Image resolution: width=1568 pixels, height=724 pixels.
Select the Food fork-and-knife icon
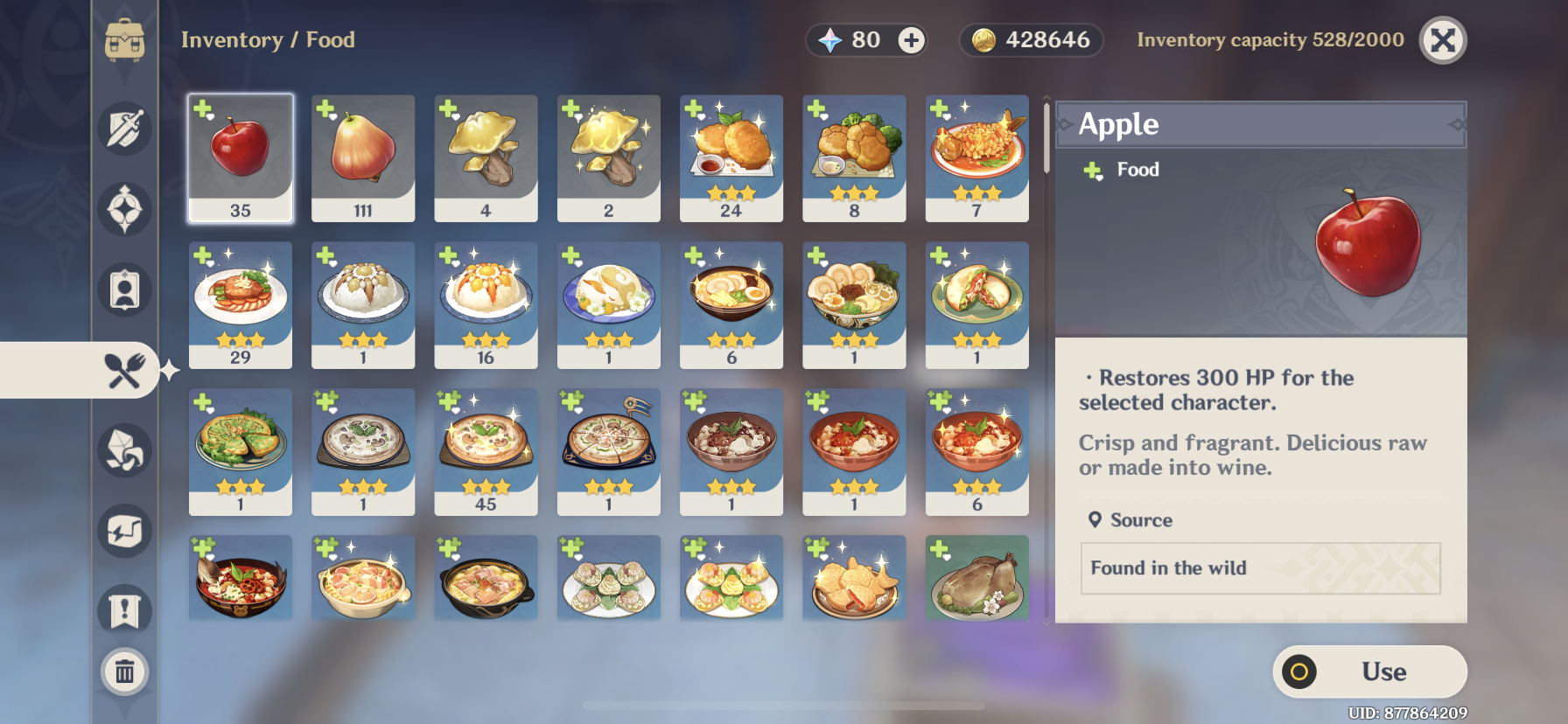125,370
